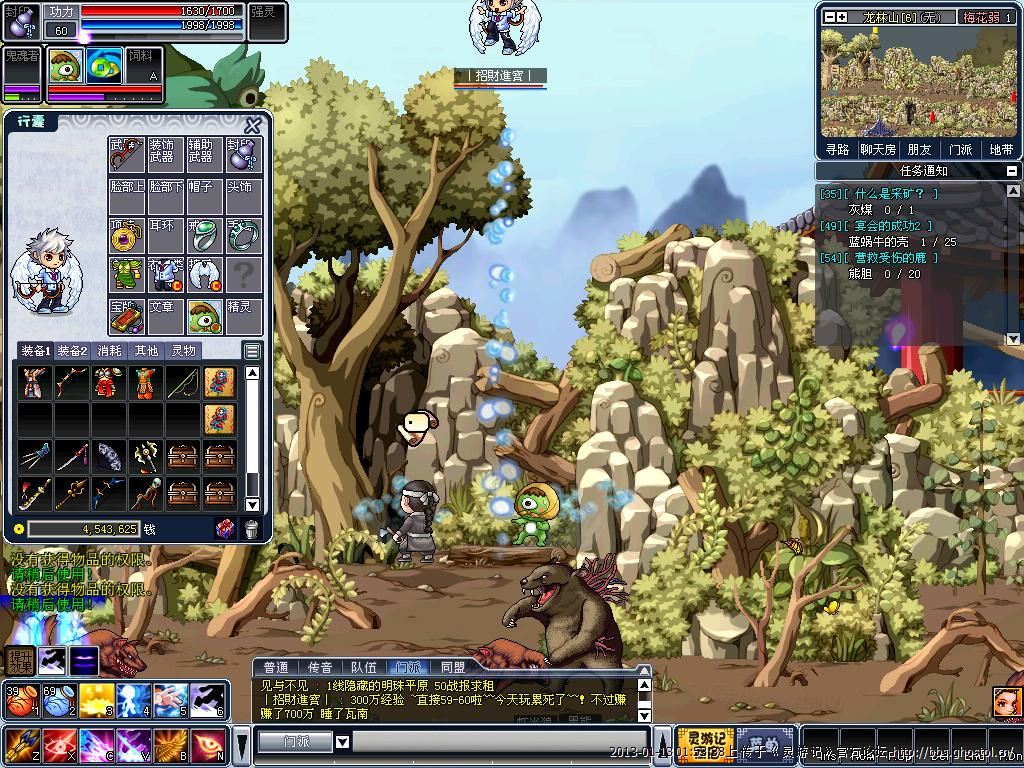
Task: Open the 聊天房 chat room
Action: pos(878,149)
